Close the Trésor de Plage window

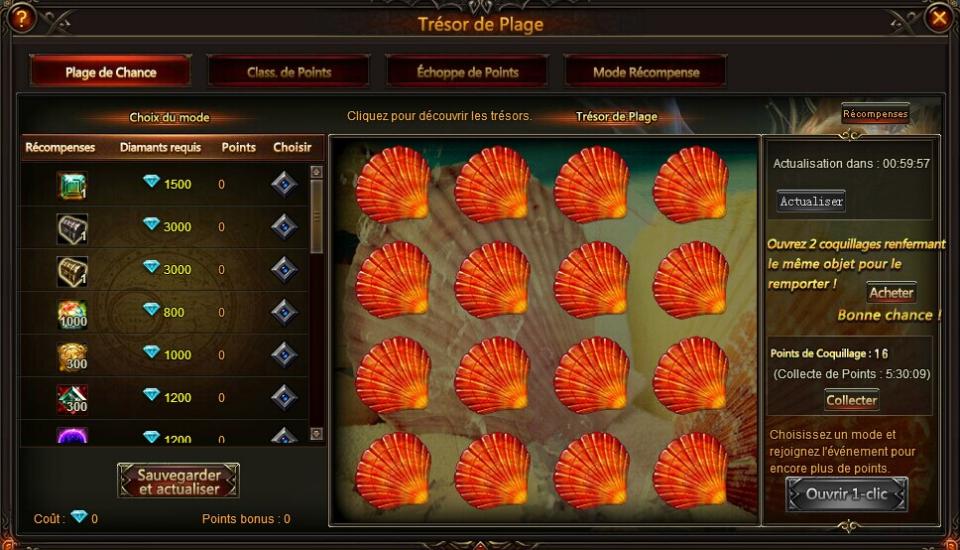[x=938, y=18]
